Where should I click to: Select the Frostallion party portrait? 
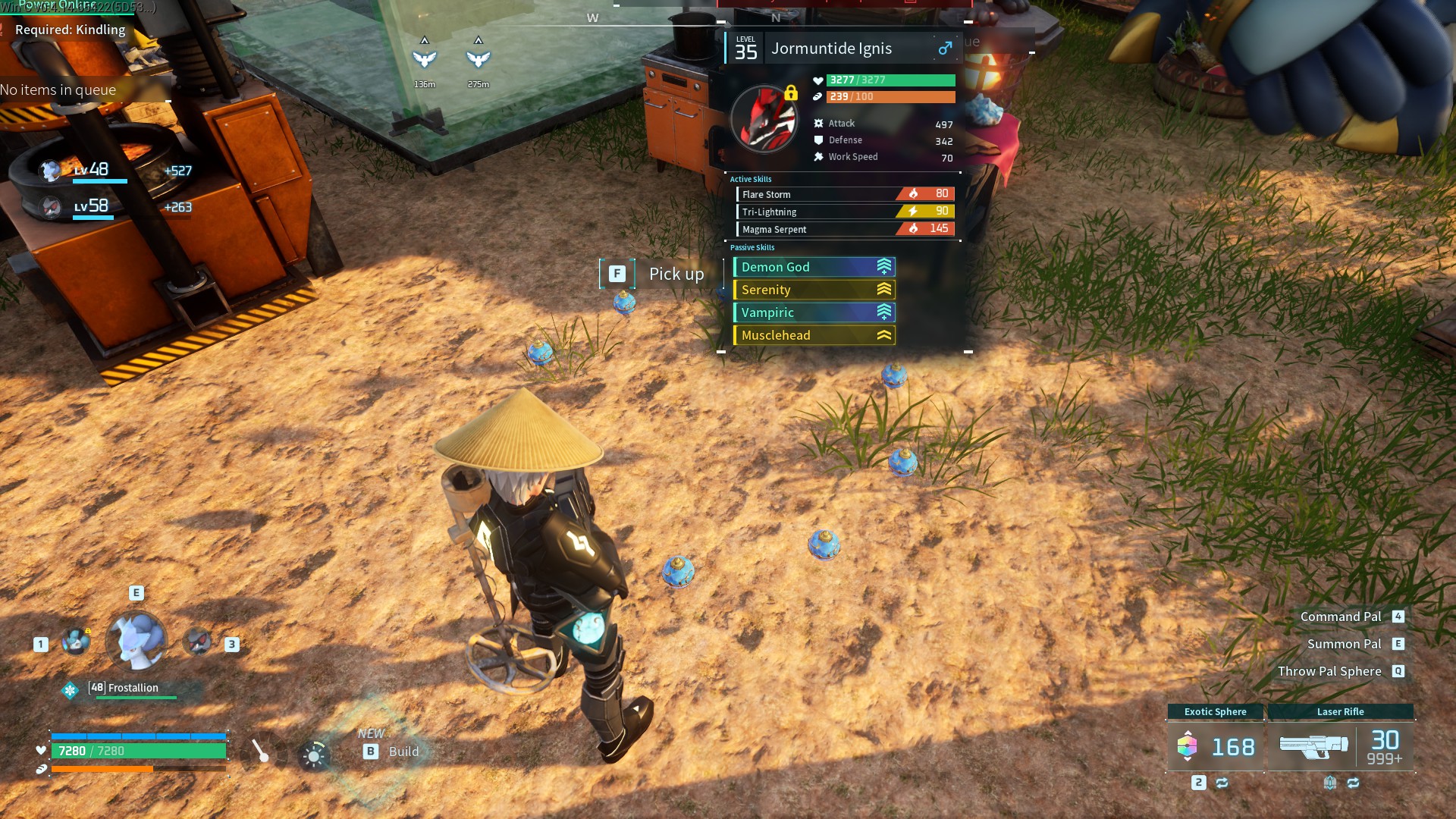point(136,642)
